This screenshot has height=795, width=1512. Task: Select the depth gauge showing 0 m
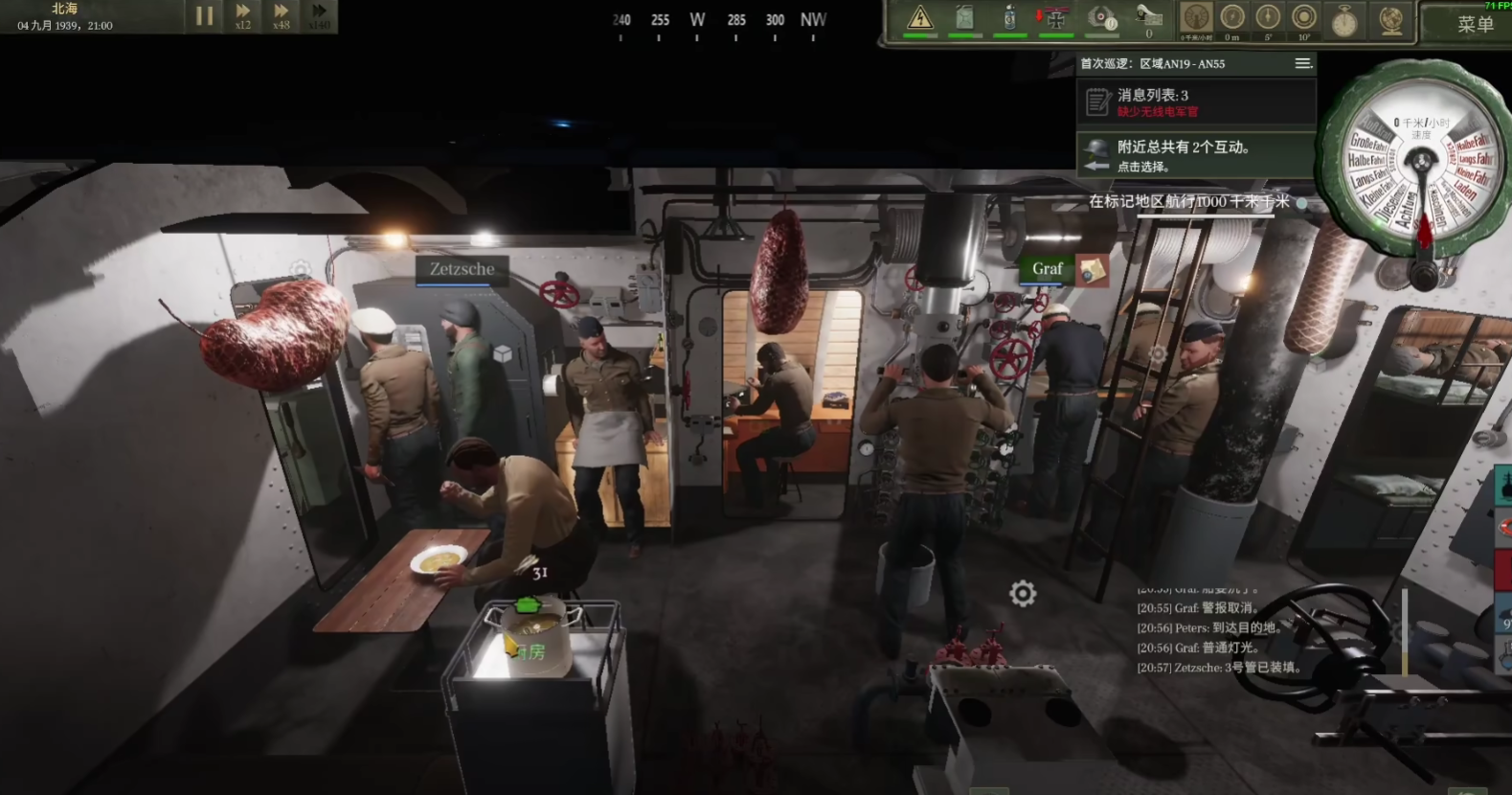pyautogui.click(x=1231, y=18)
